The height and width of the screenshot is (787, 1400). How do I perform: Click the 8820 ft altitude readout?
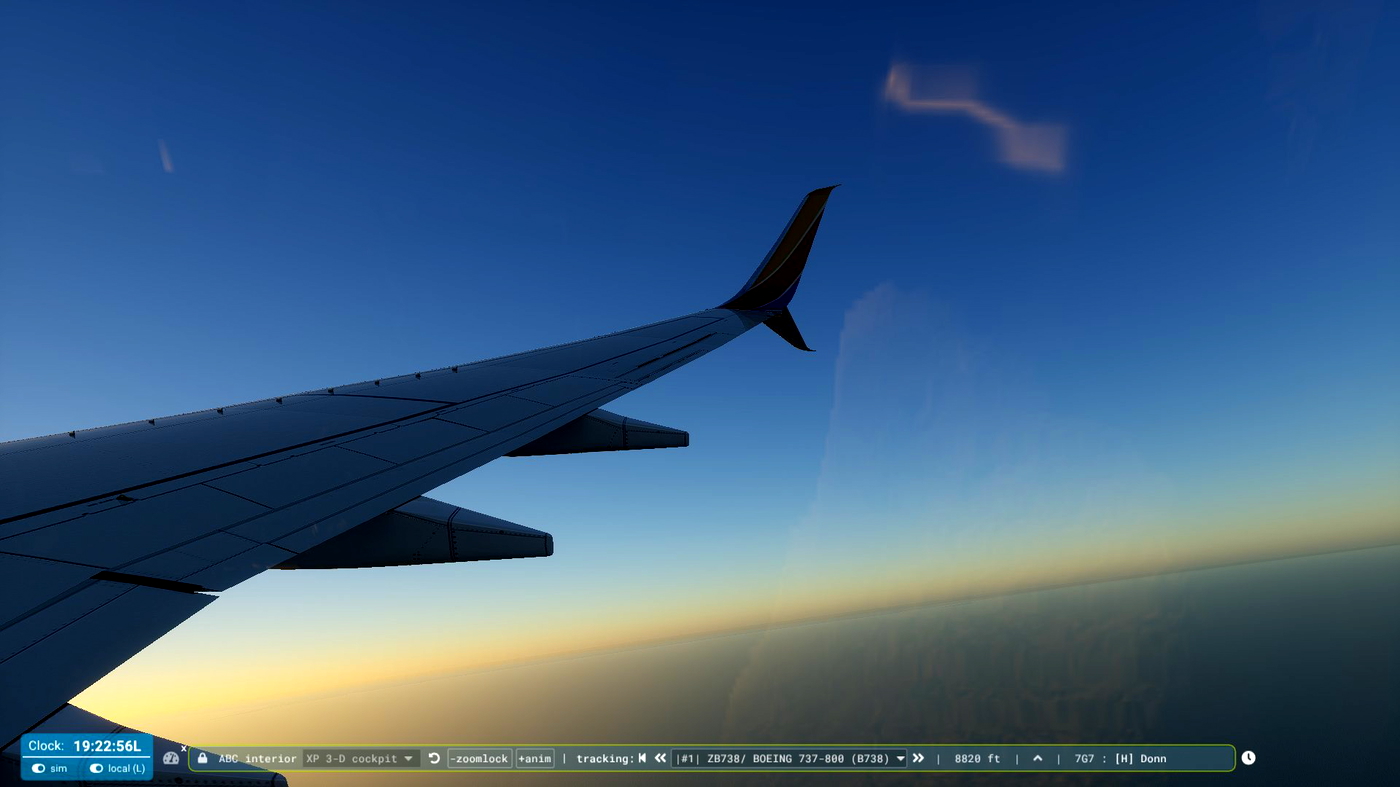pyautogui.click(x=975, y=758)
